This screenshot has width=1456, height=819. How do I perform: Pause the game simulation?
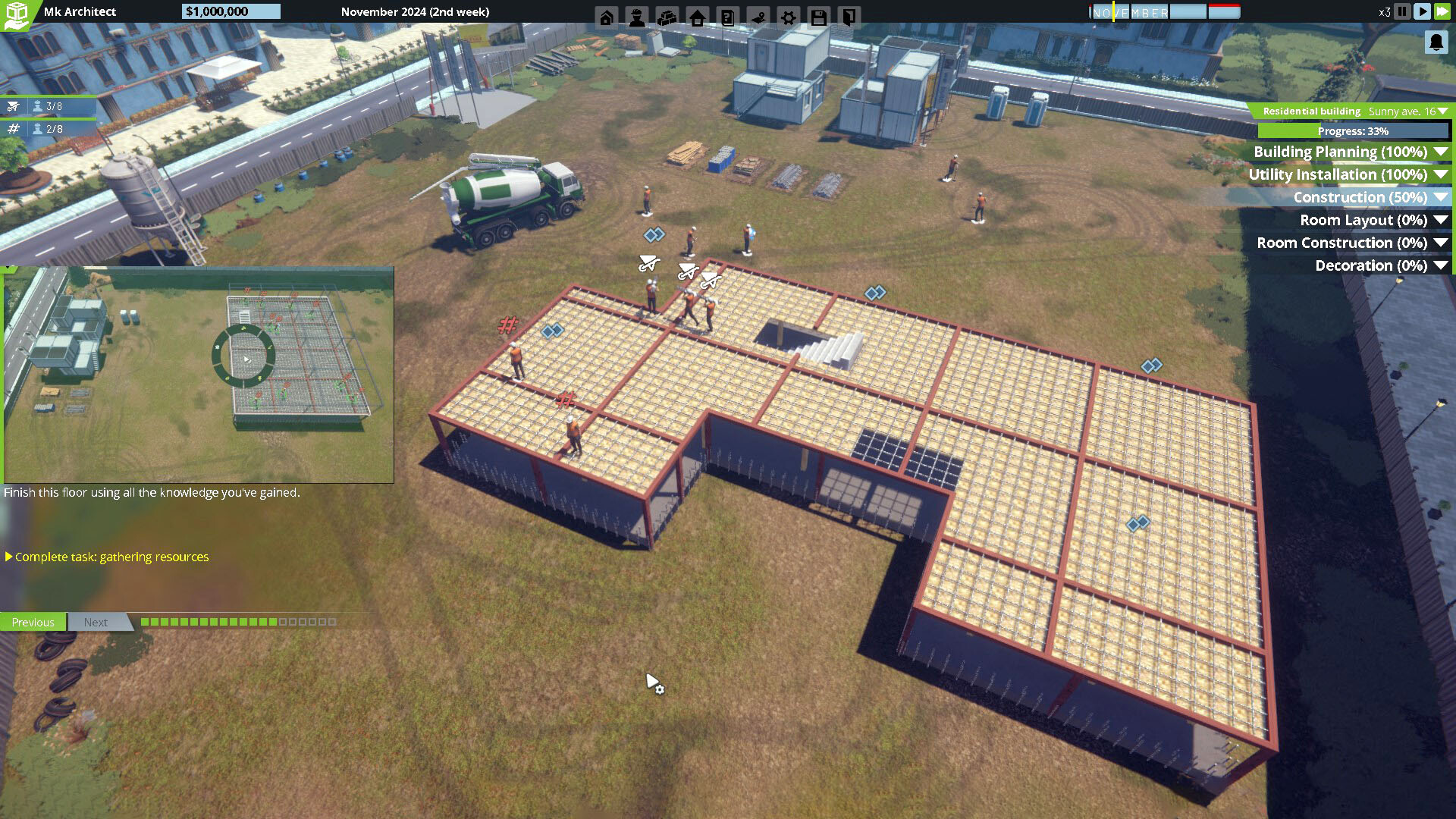pos(1402,11)
